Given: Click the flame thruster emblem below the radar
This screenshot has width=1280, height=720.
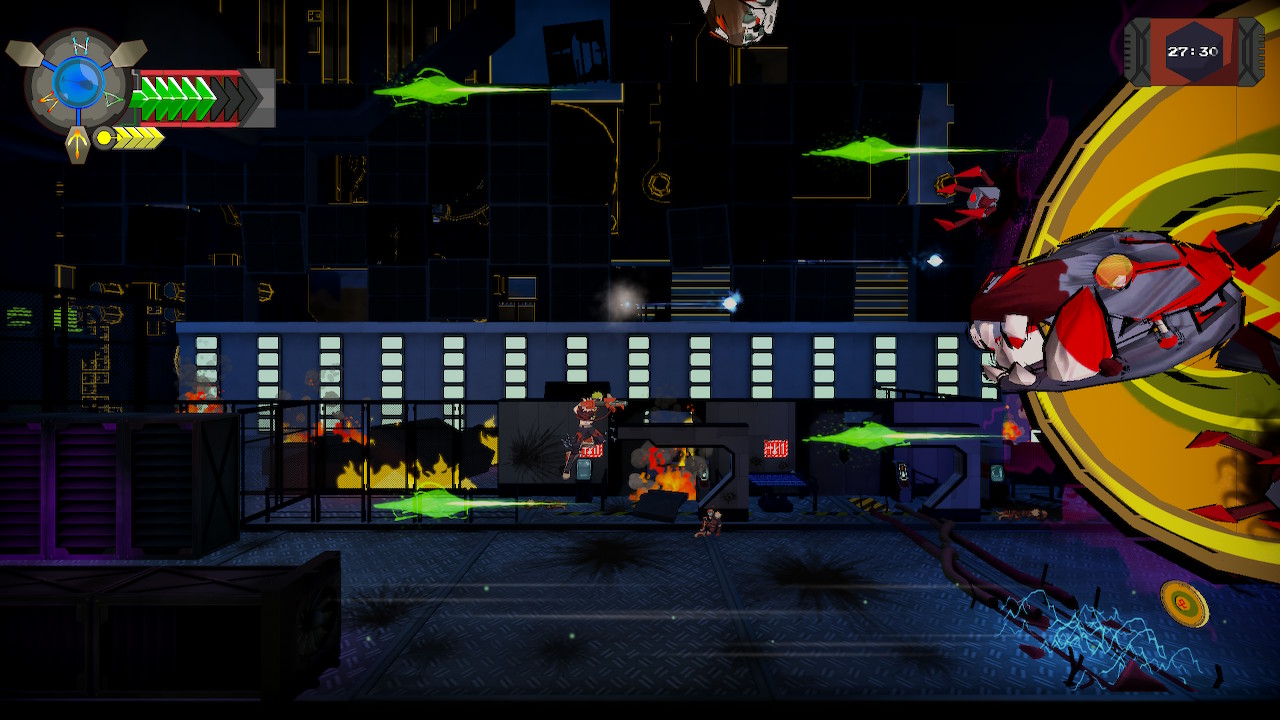Looking at the screenshot, I should click(79, 142).
